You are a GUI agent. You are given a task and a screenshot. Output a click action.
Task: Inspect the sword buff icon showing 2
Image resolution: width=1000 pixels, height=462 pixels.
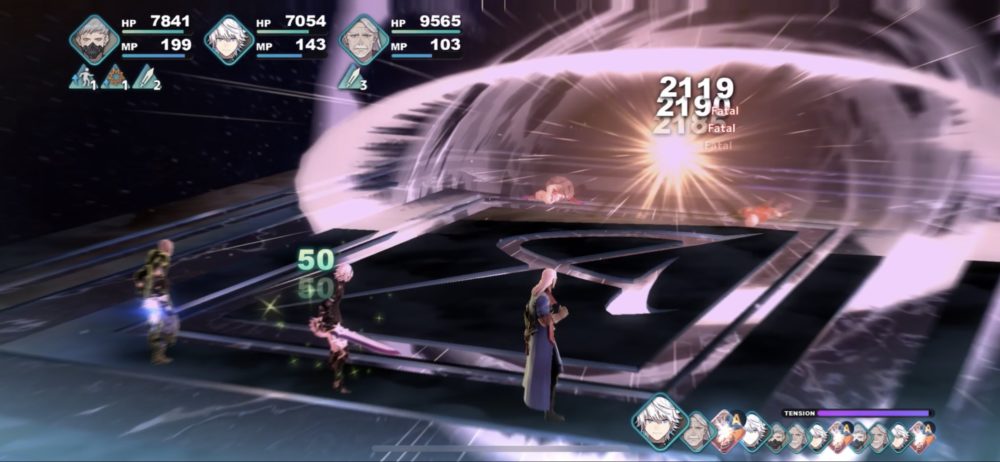pos(145,77)
